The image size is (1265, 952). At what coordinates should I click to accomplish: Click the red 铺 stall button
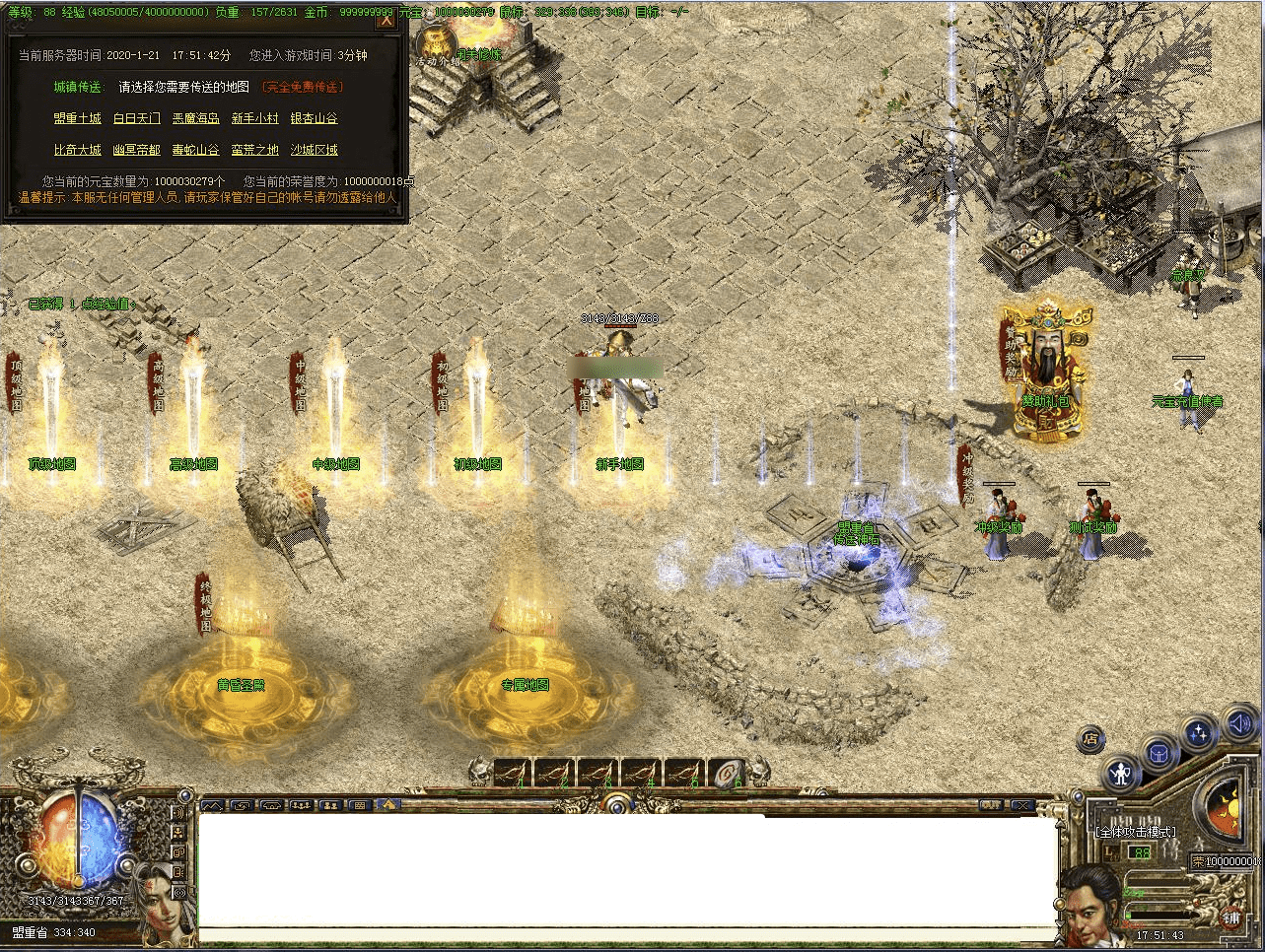[x=1231, y=918]
